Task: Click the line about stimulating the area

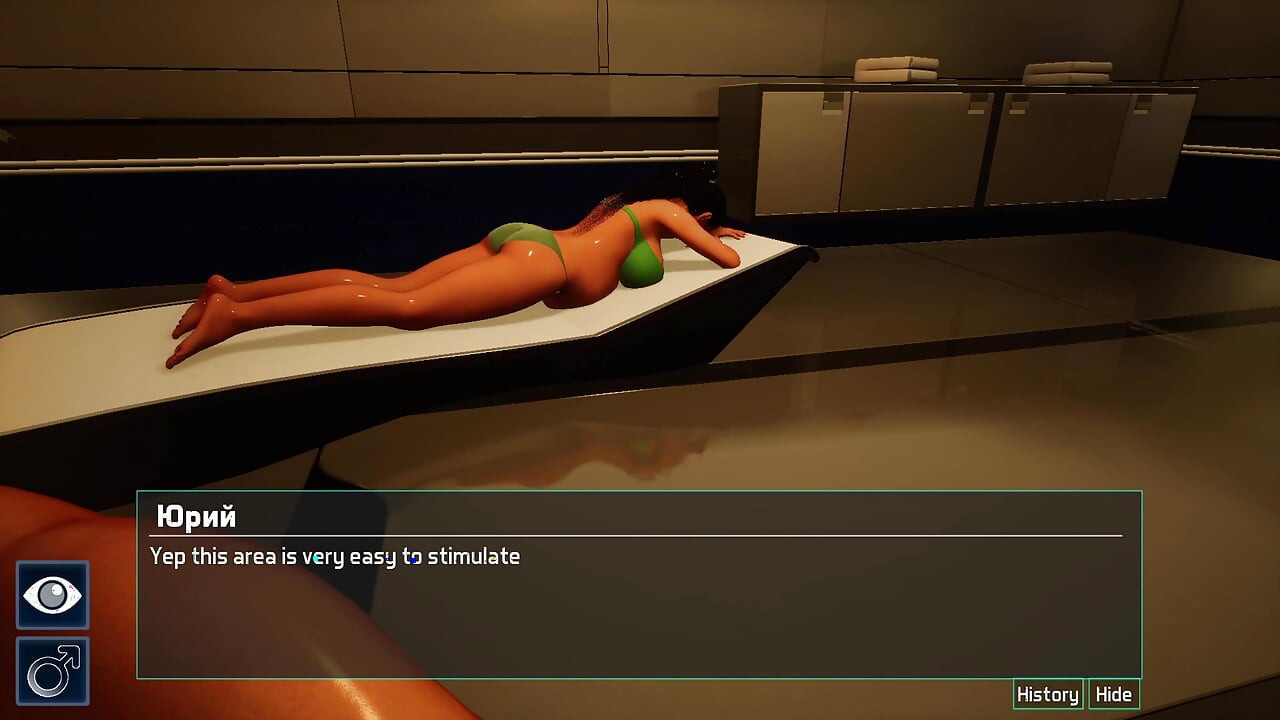Action: [x=335, y=556]
